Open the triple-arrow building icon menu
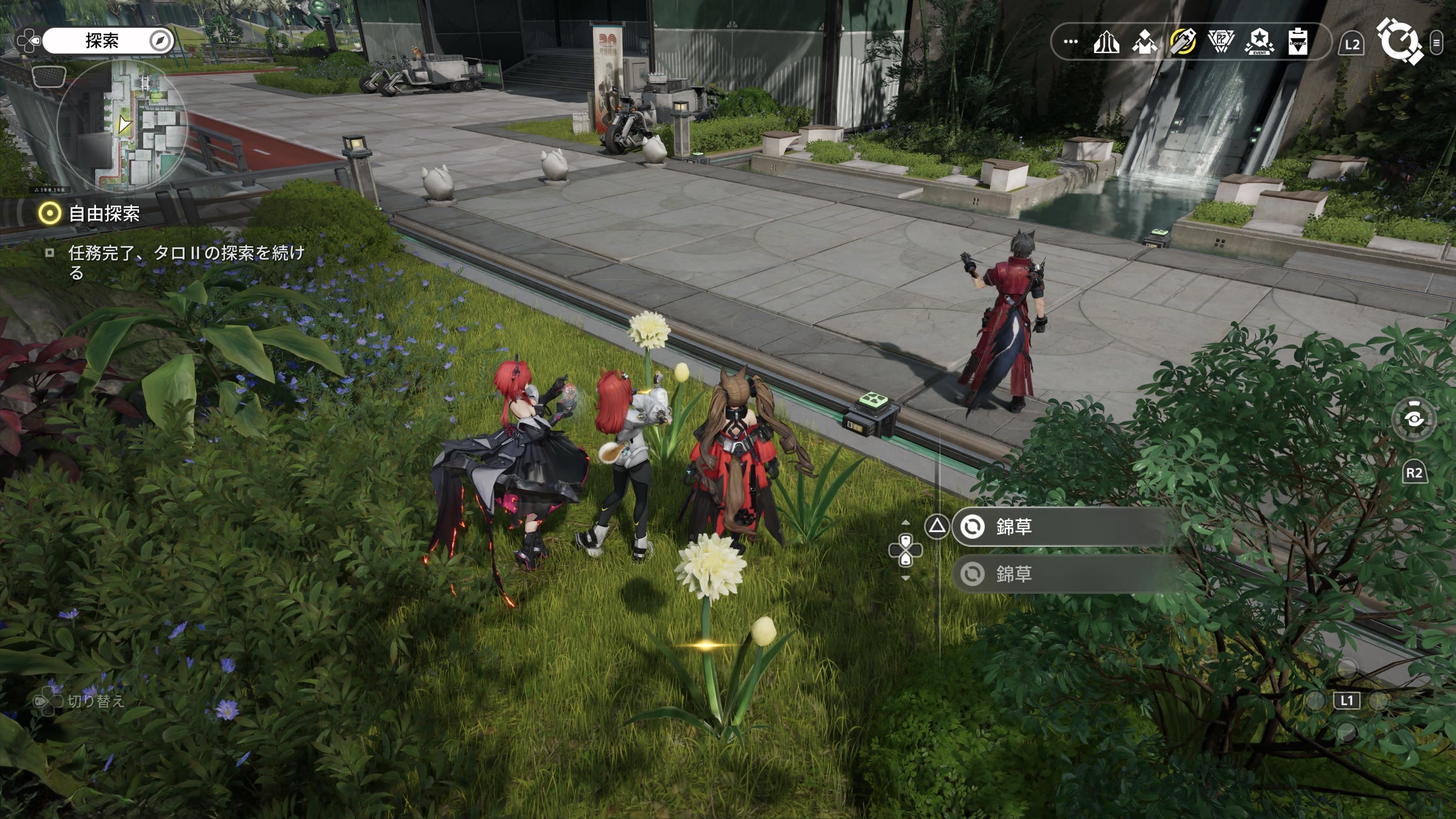Image resolution: width=1456 pixels, height=819 pixels. (x=1106, y=42)
